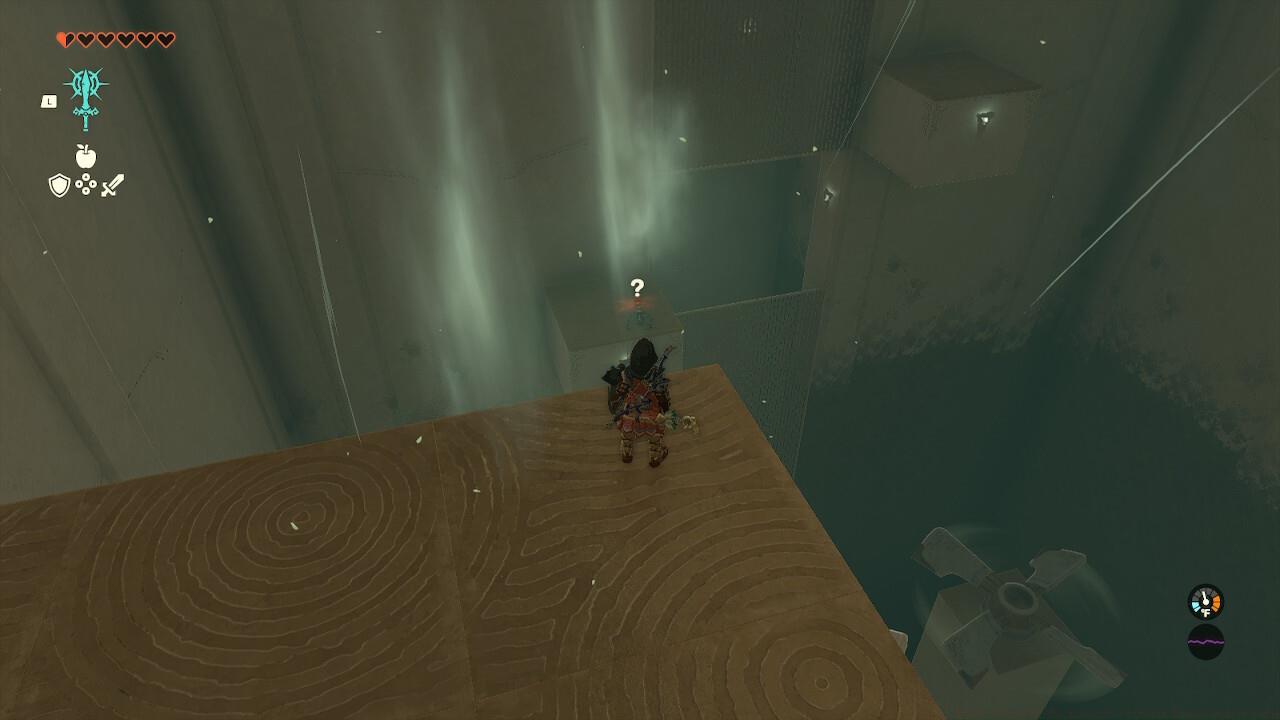Click the Fahrenheit temperature gauge
The width and height of the screenshot is (1280, 720).
(1204, 604)
